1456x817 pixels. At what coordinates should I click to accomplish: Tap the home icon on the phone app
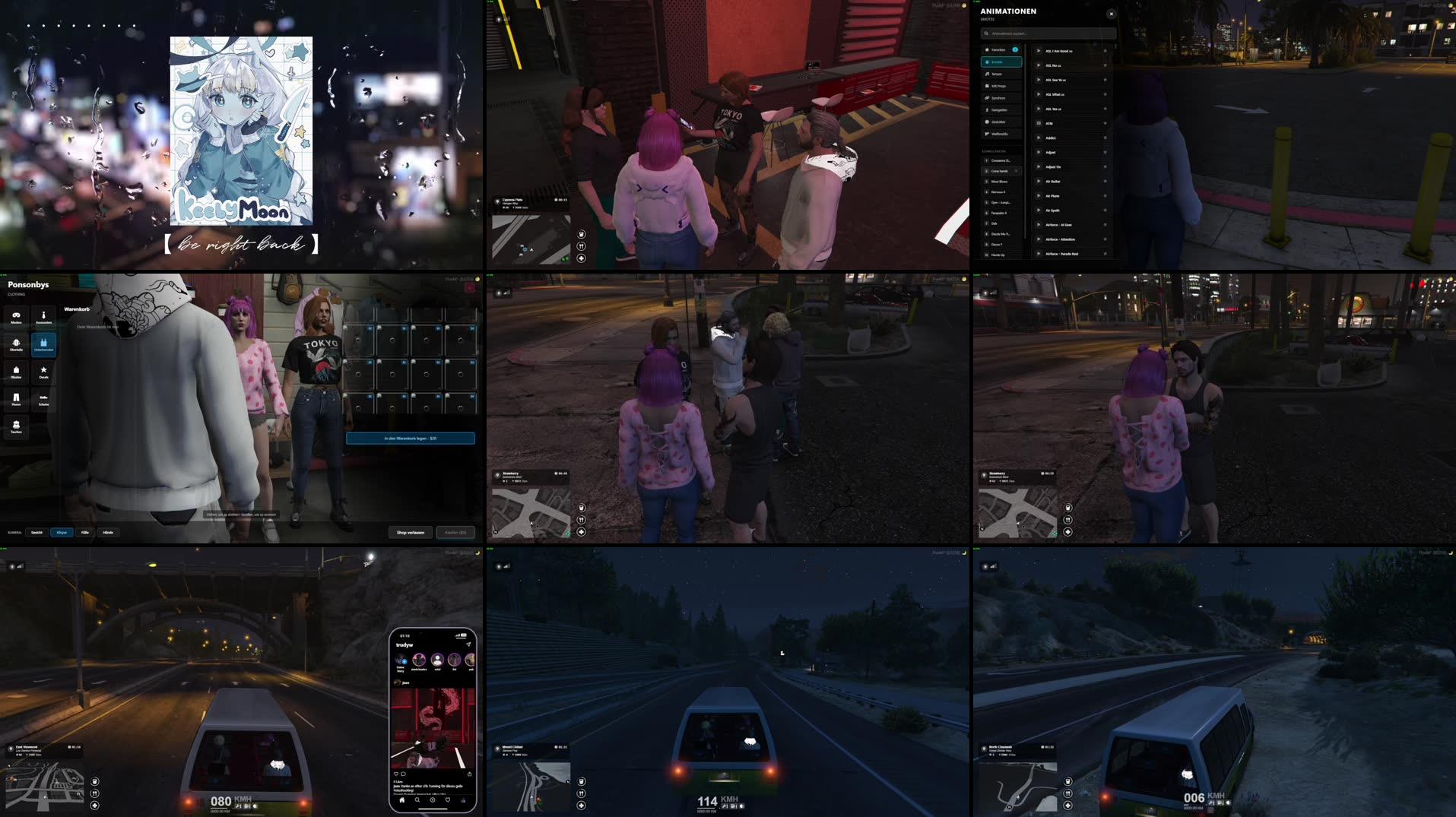pyautogui.click(x=401, y=800)
